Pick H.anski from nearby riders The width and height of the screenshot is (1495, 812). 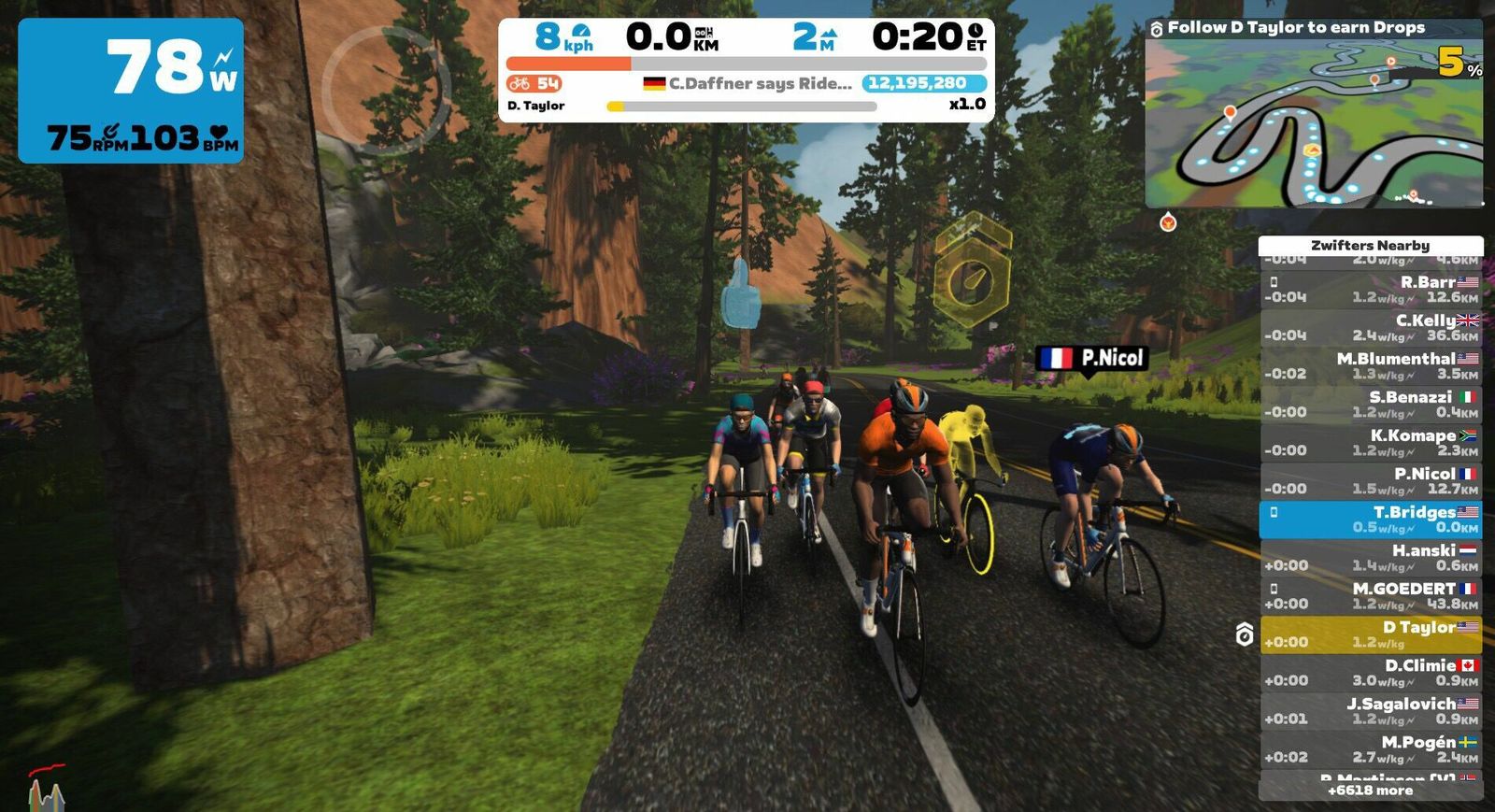pos(1371,558)
